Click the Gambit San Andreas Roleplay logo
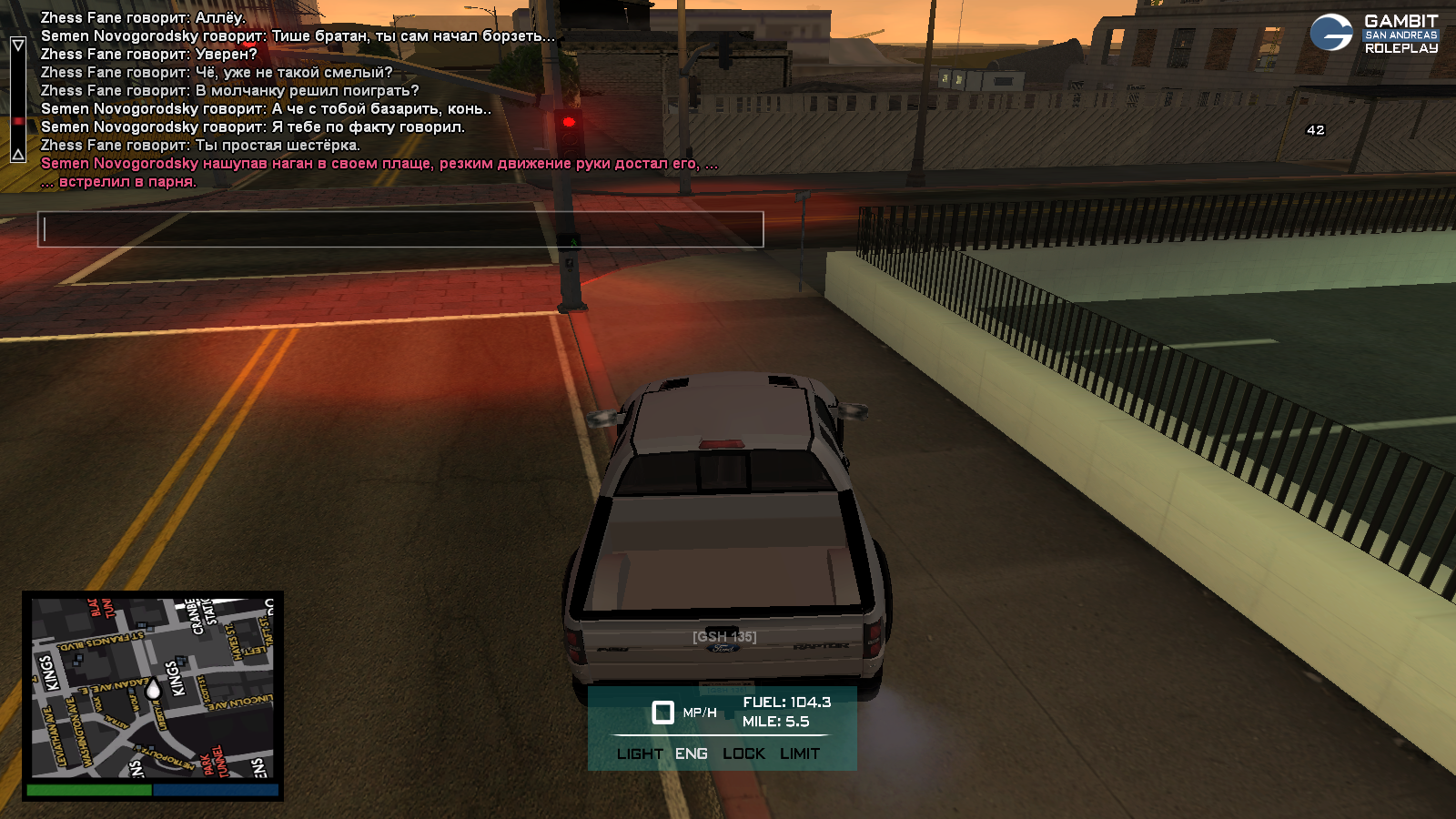The image size is (1456, 819). [x=1374, y=34]
